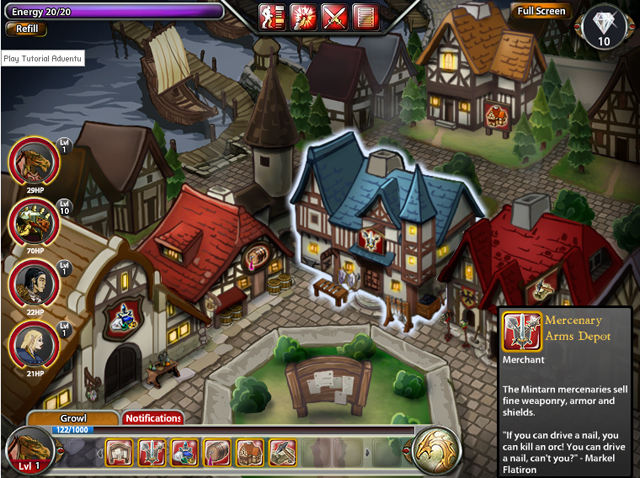
Task: Open the Lvl 1 dragon hero portrait
Action: click(x=26, y=452)
